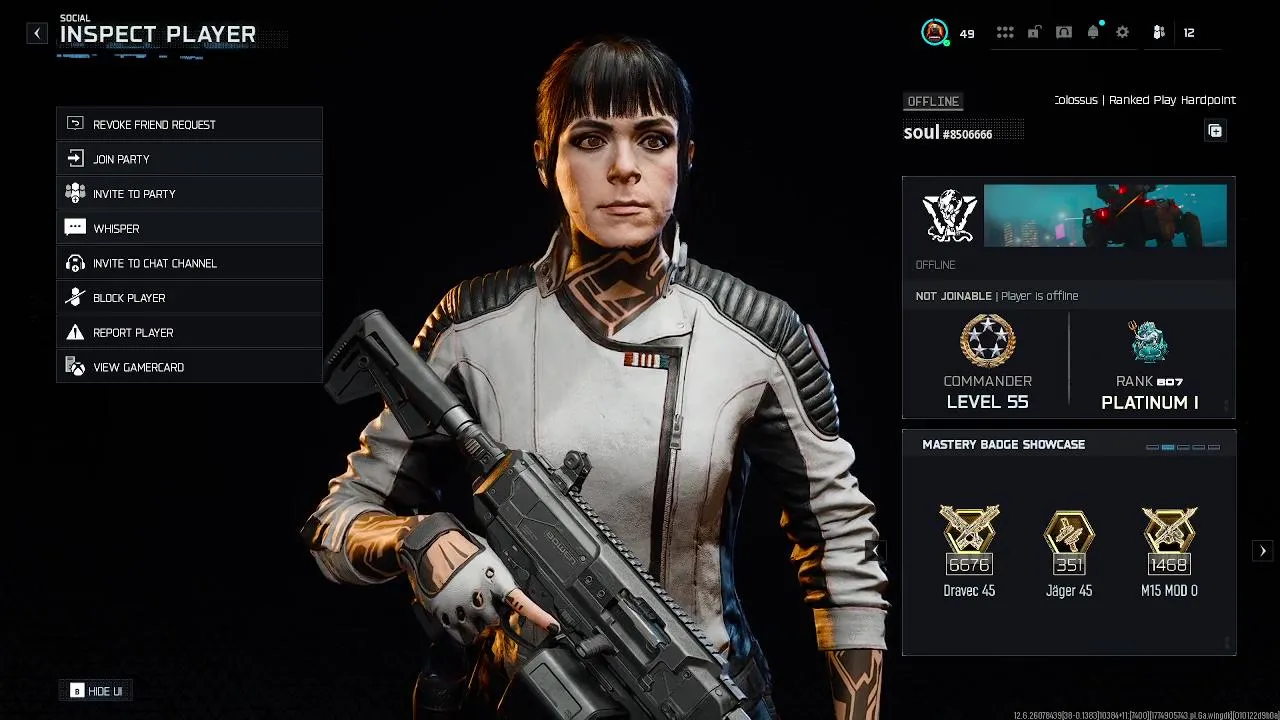Viewport: 1280px width, 720px height.
Task: Select Invite to Chat Channel
Action: [x=189, y=263]
